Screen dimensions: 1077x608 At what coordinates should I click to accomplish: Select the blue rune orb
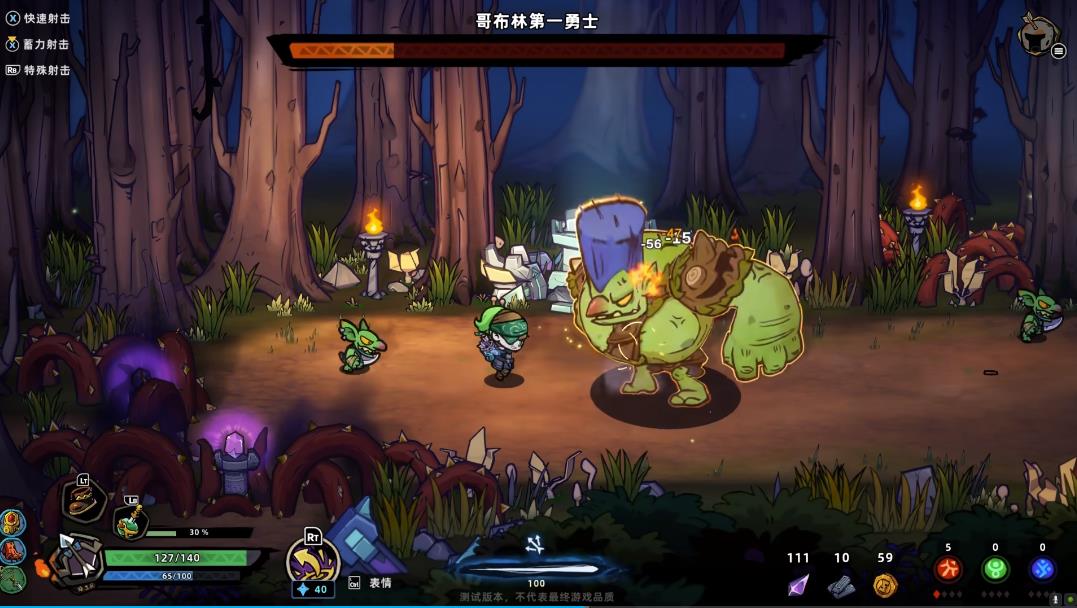coord(1042,570)
